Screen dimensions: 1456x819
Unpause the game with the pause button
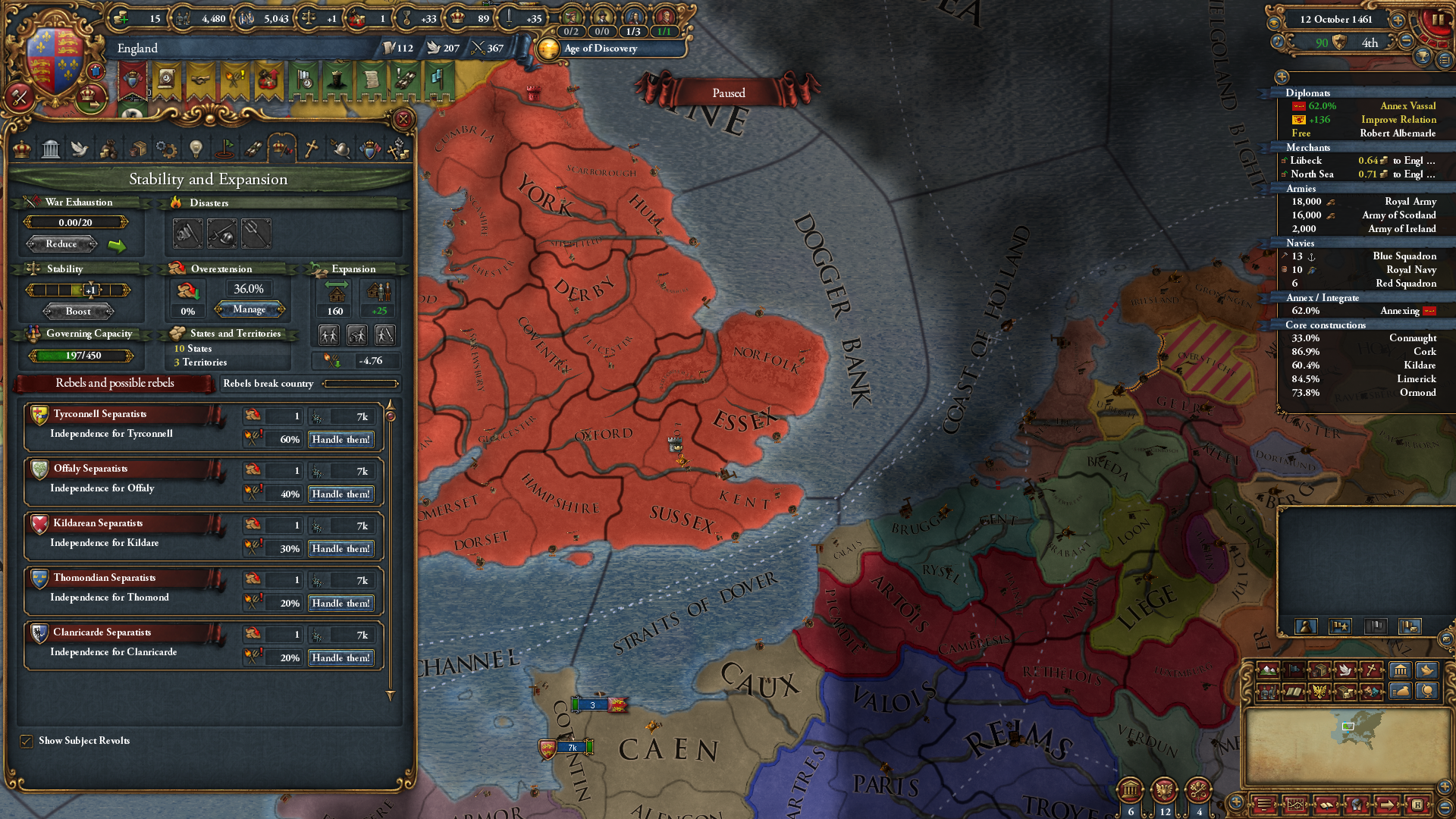(x=1436, y=20)
